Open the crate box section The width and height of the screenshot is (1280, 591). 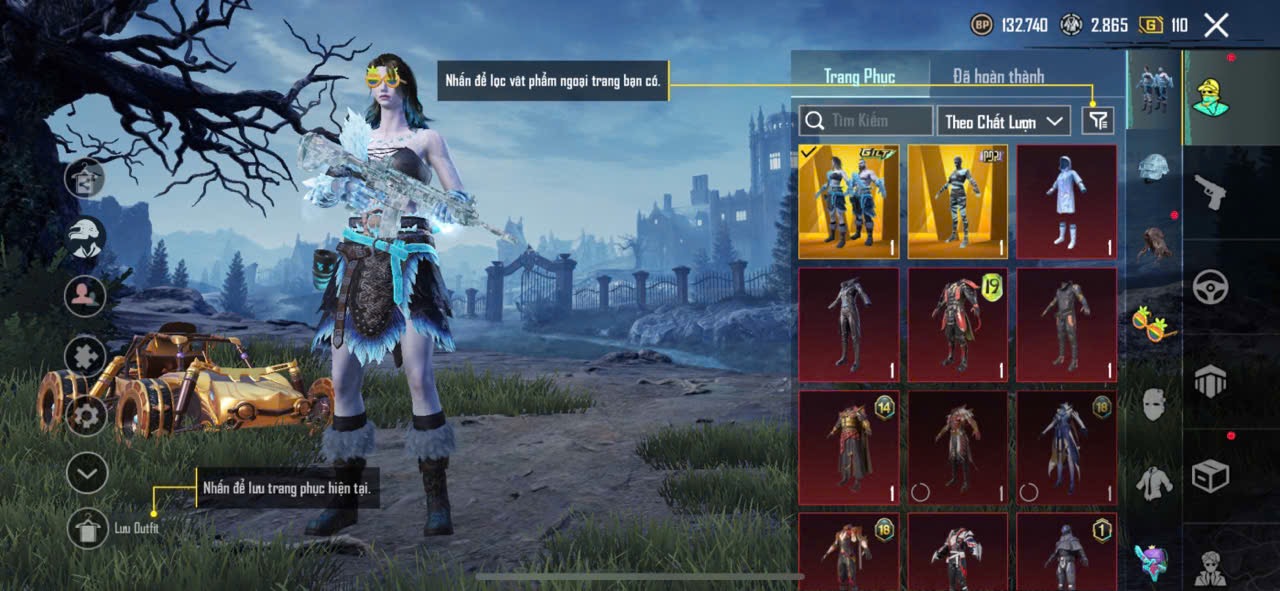coord(1210,475)
